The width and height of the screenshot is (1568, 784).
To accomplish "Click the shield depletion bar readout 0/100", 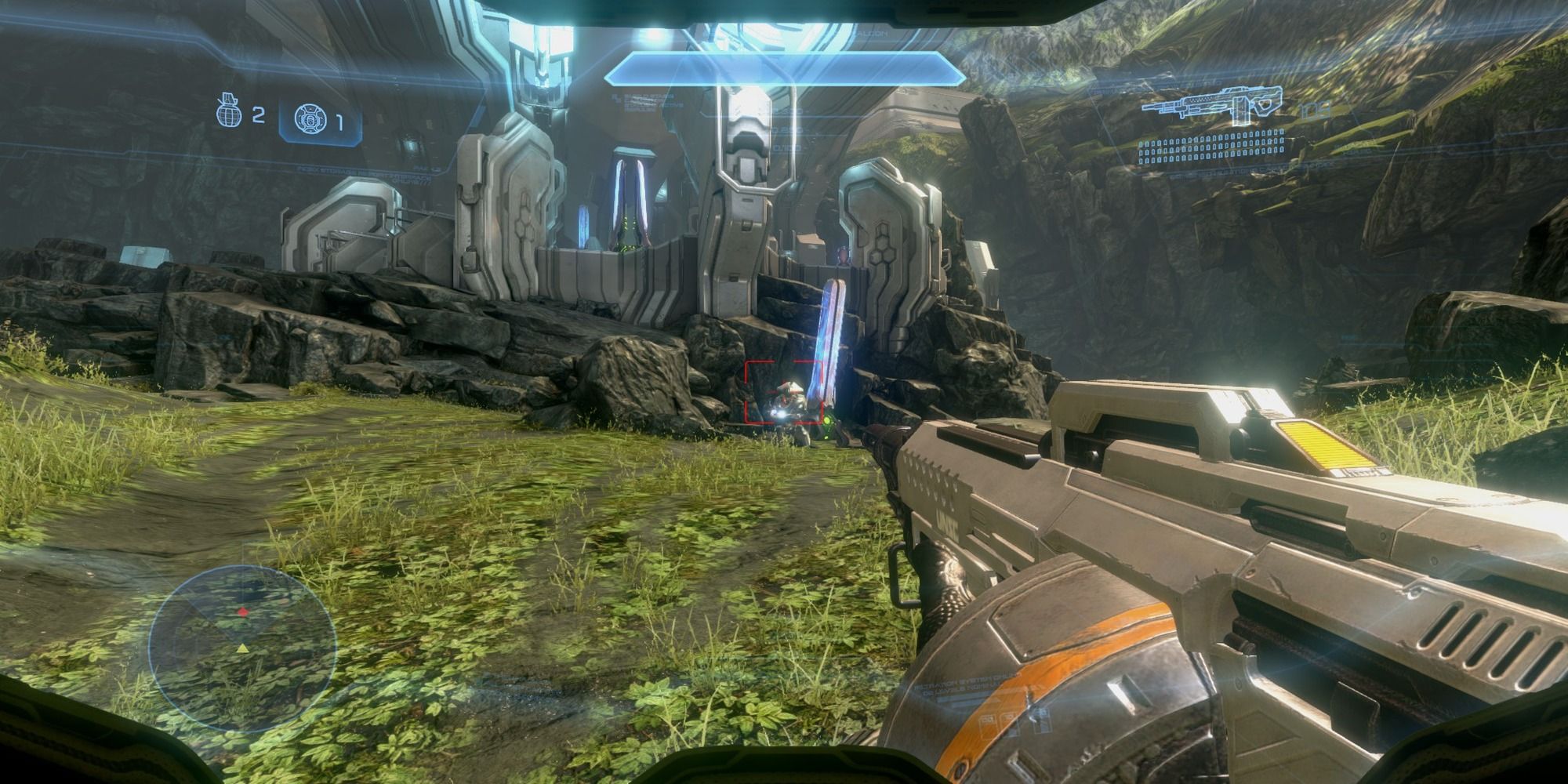I will [786, 147].
